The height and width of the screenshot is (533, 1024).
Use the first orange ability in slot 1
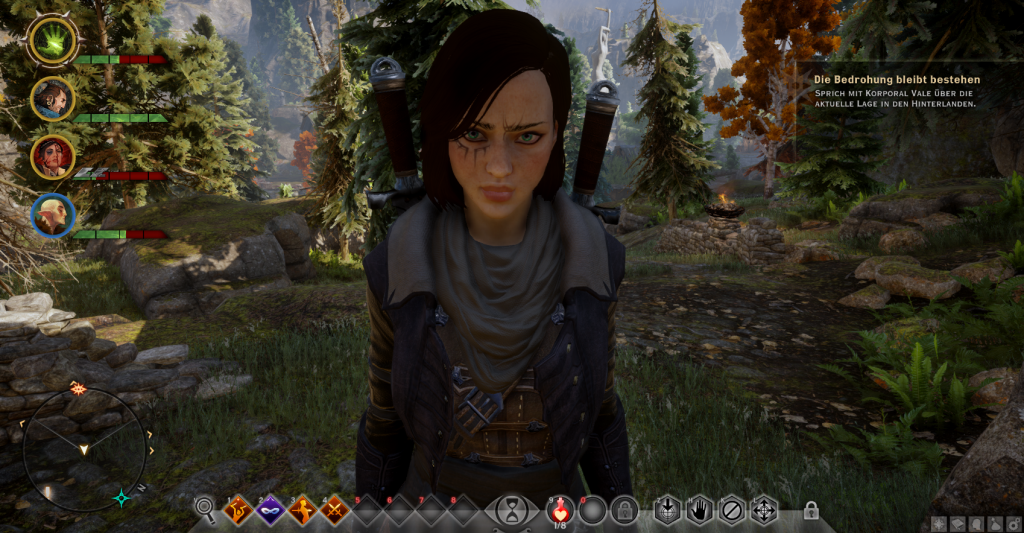point(238,511)
